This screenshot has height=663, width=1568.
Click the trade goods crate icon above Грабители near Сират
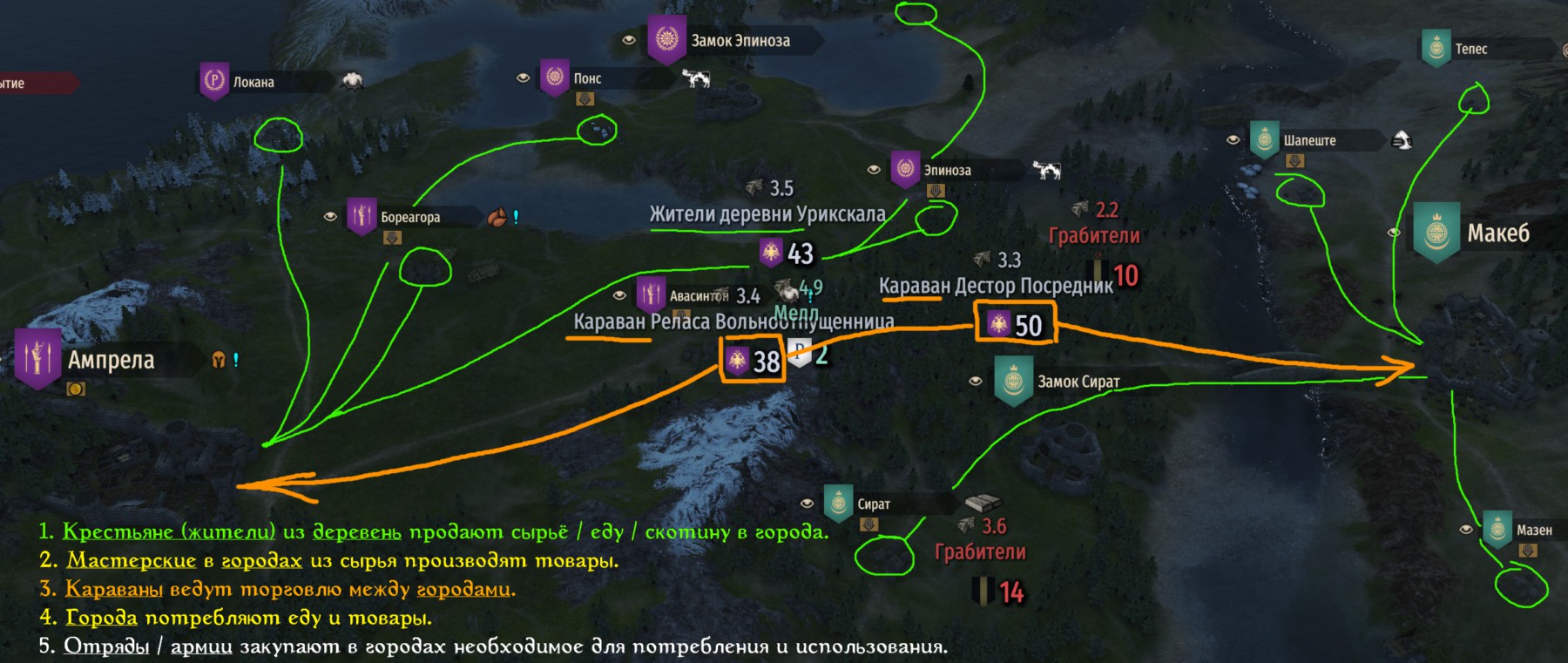tap(982, 503)
